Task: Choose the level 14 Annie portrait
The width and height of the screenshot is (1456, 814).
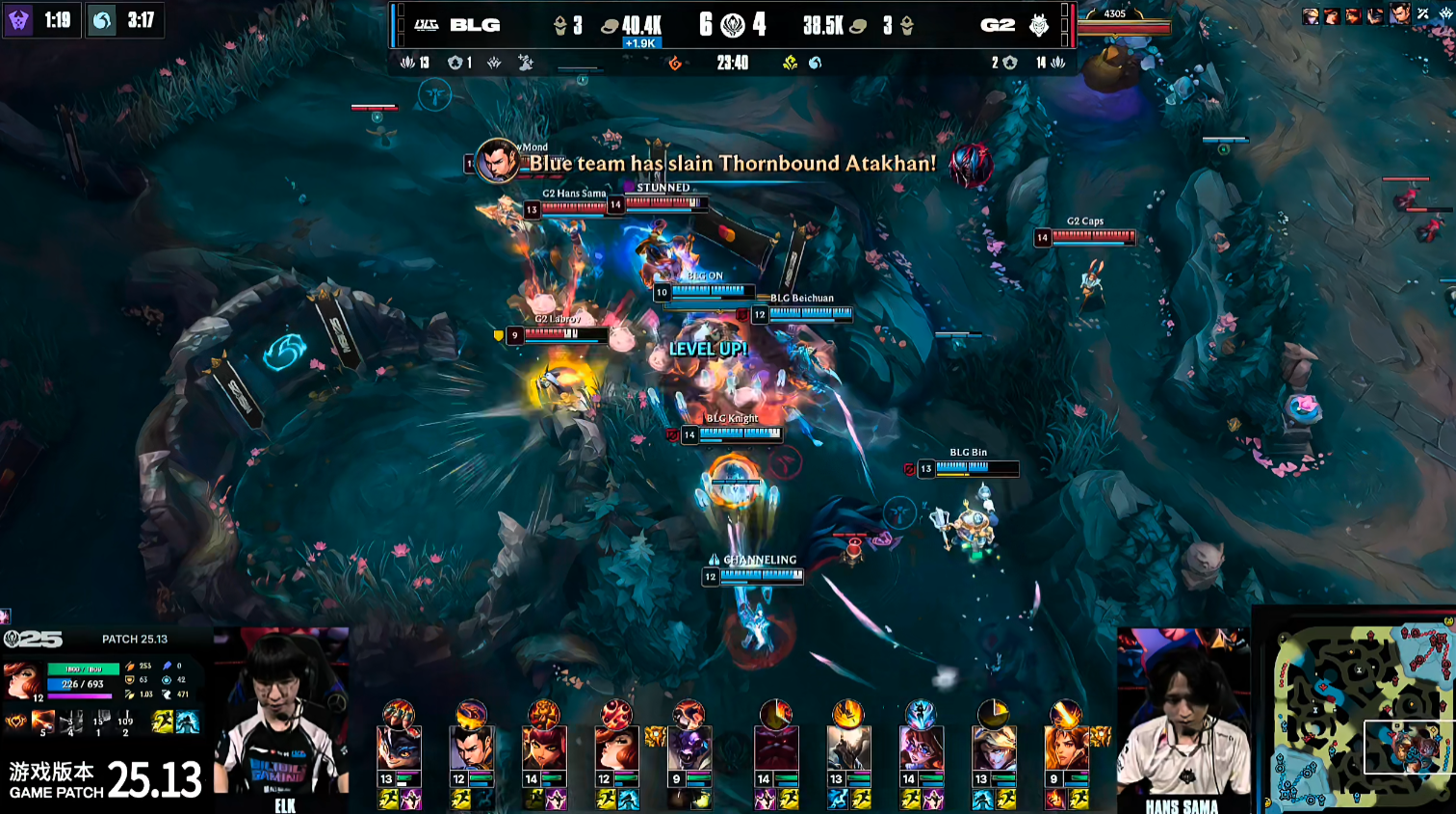Action: [544, 749]
